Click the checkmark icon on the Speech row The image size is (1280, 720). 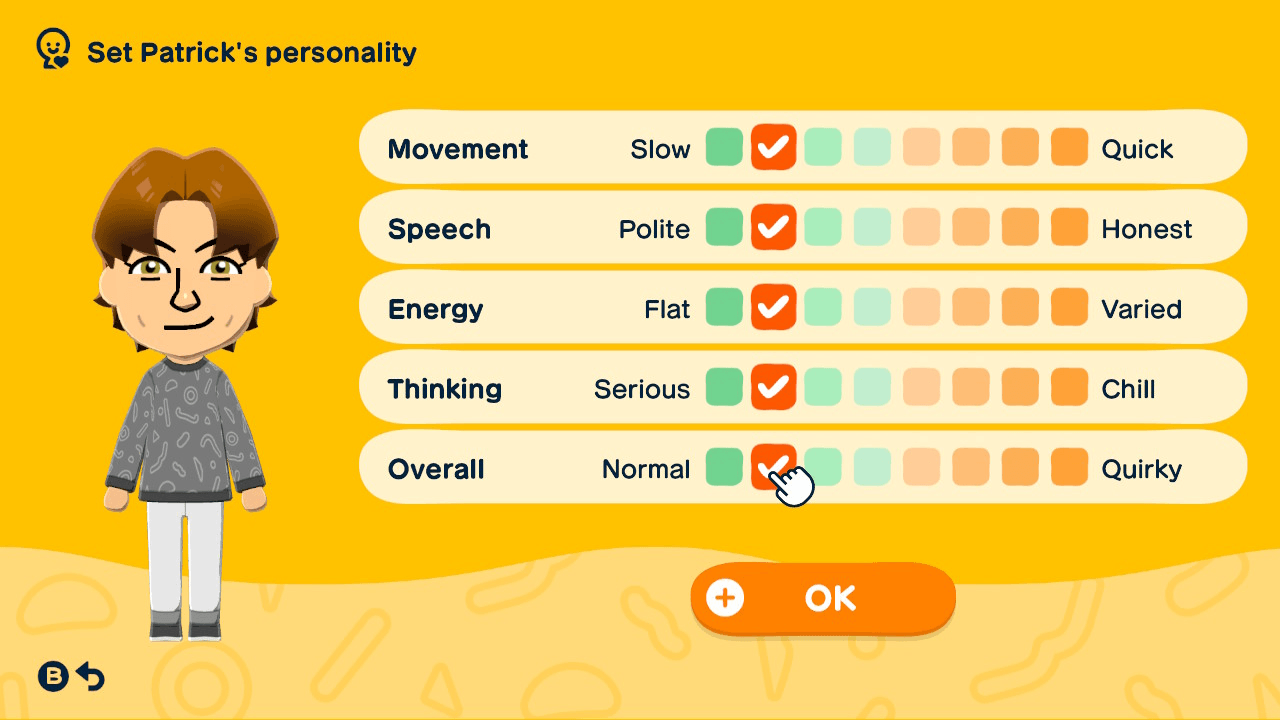click(773, 228)
